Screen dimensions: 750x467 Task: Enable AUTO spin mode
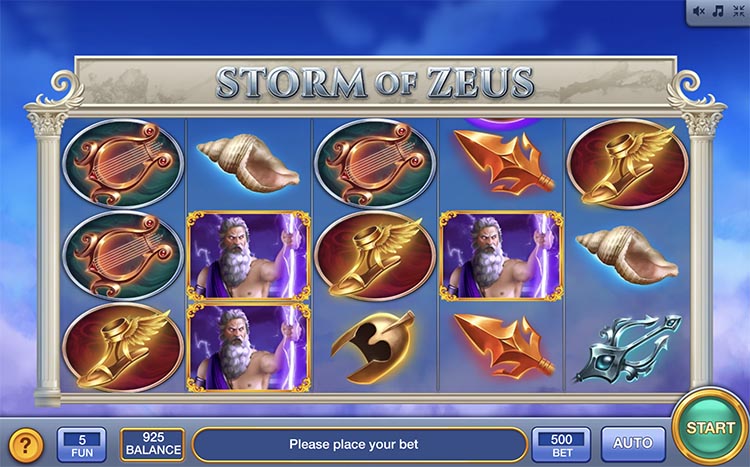click(x=632, y=443)
